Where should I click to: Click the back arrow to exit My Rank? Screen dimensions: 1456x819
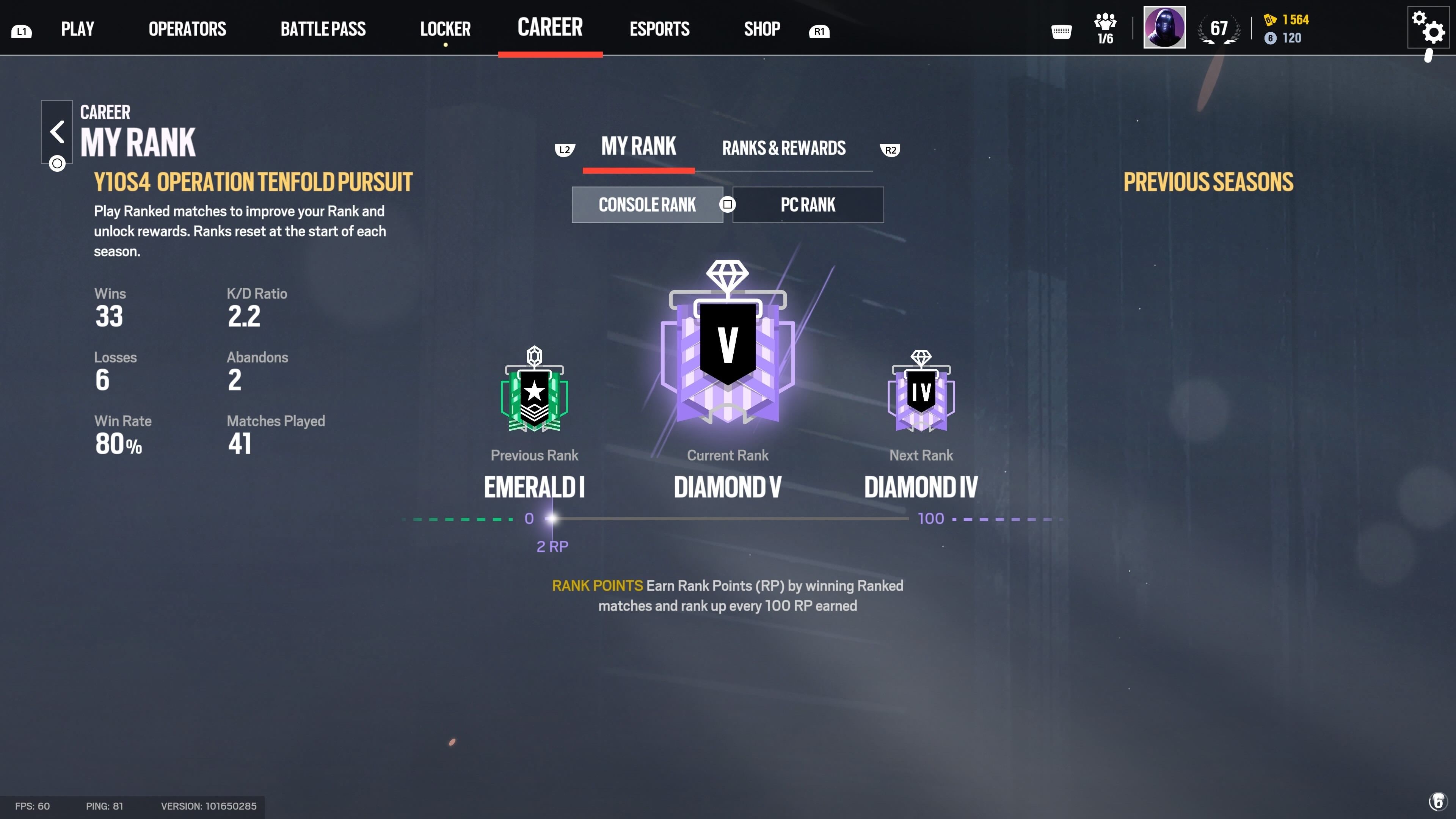(x=56, y=132)
